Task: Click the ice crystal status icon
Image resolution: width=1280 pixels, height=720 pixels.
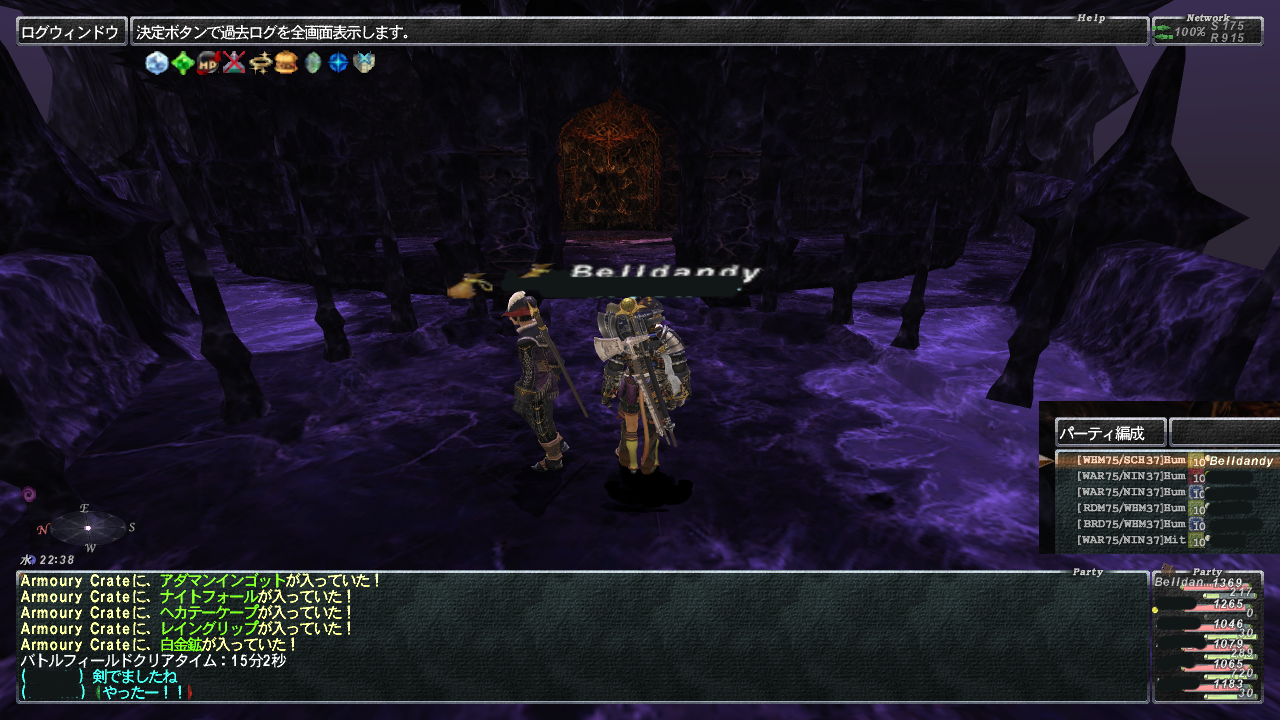Action: 157,63
